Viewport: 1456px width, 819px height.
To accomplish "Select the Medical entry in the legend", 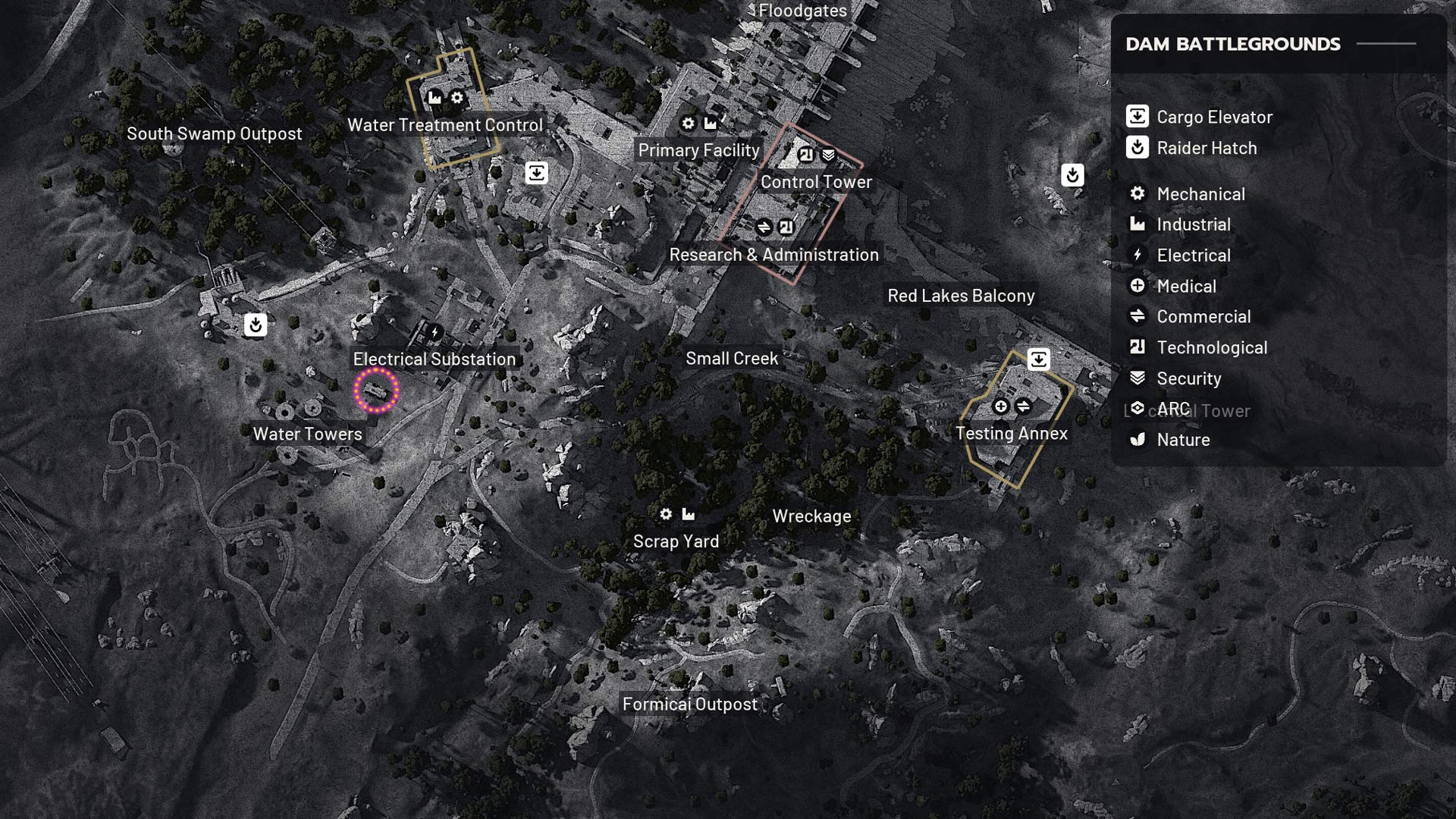I will (x=1186, y=287).
